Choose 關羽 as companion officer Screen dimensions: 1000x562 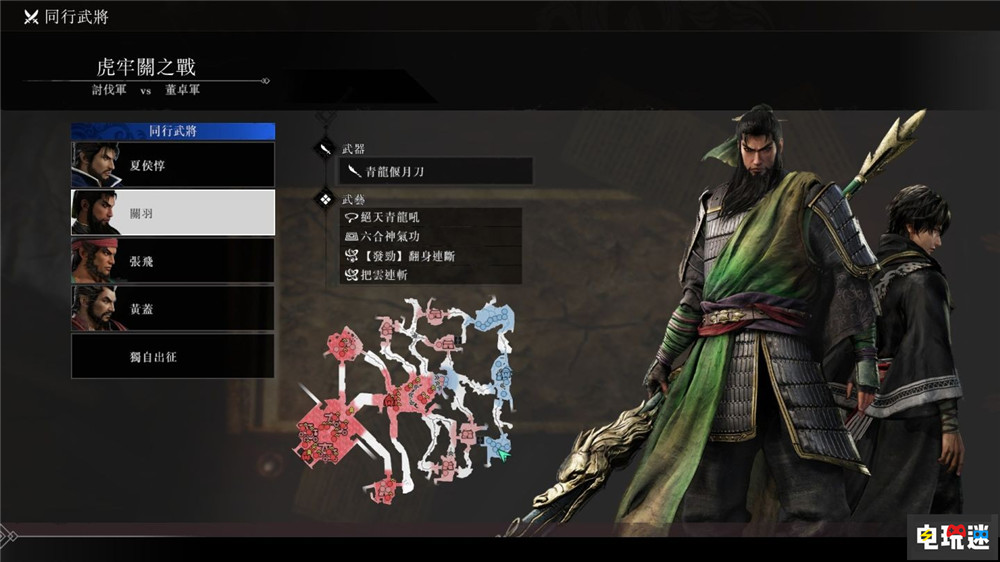coord(173,213)
